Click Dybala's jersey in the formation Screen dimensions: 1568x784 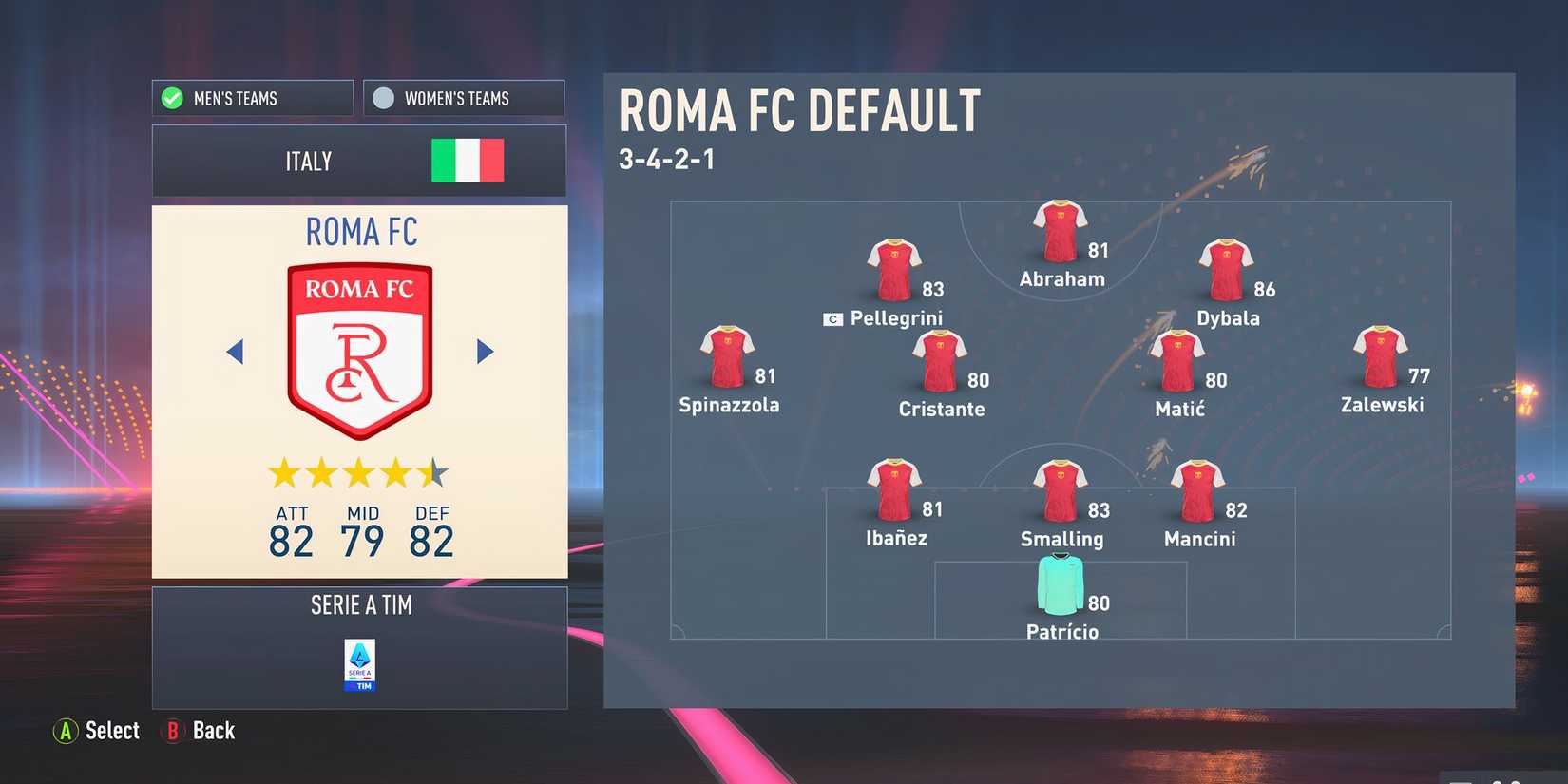1228,267
